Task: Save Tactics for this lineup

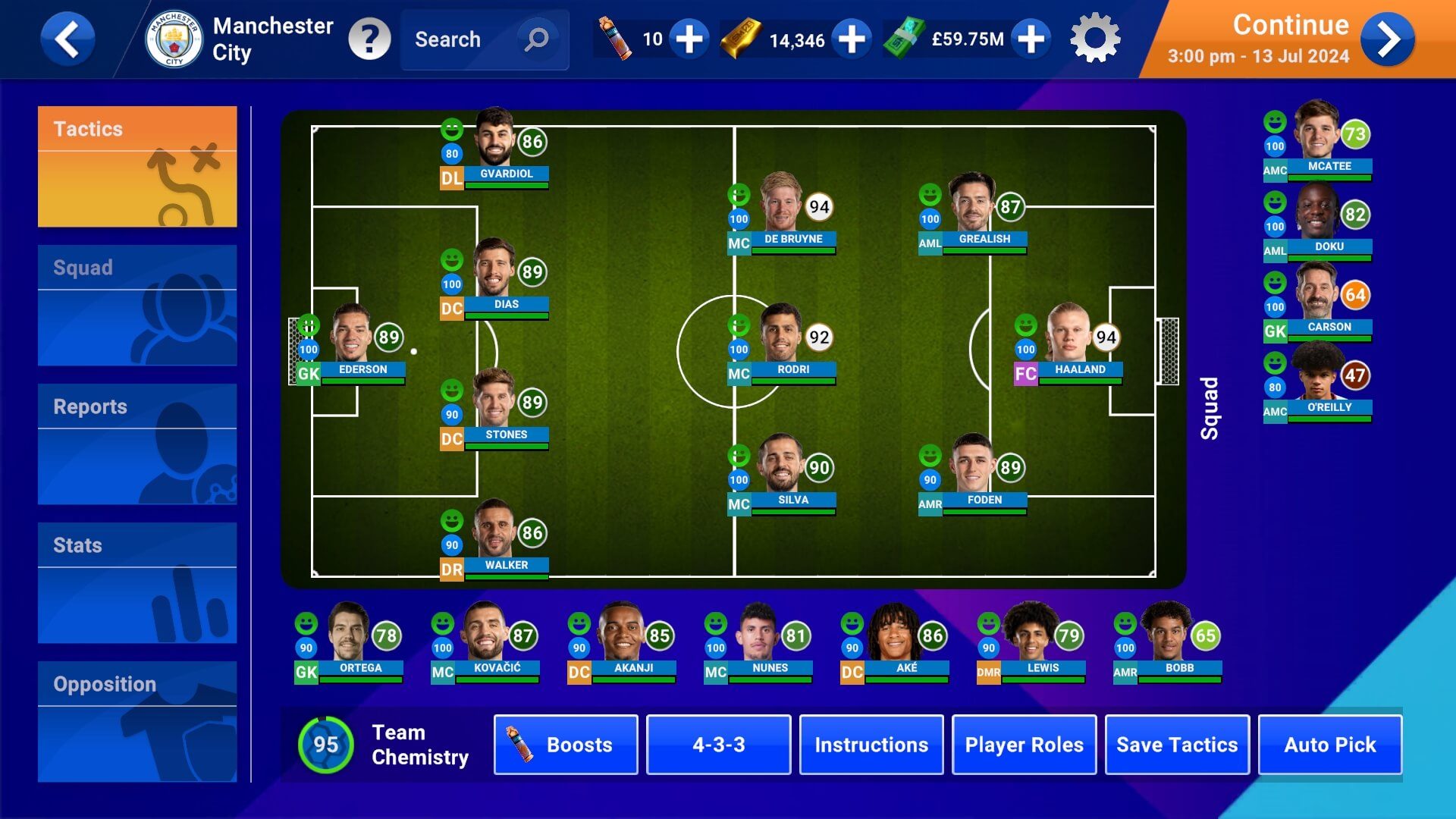Action: (x=1177, y=745)
